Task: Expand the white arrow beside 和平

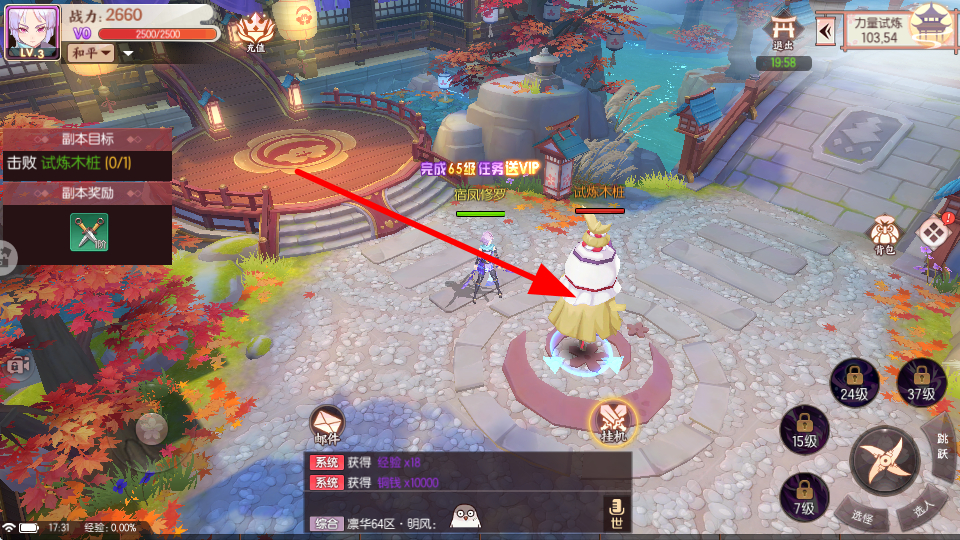Action: click(x=128, y=53)
